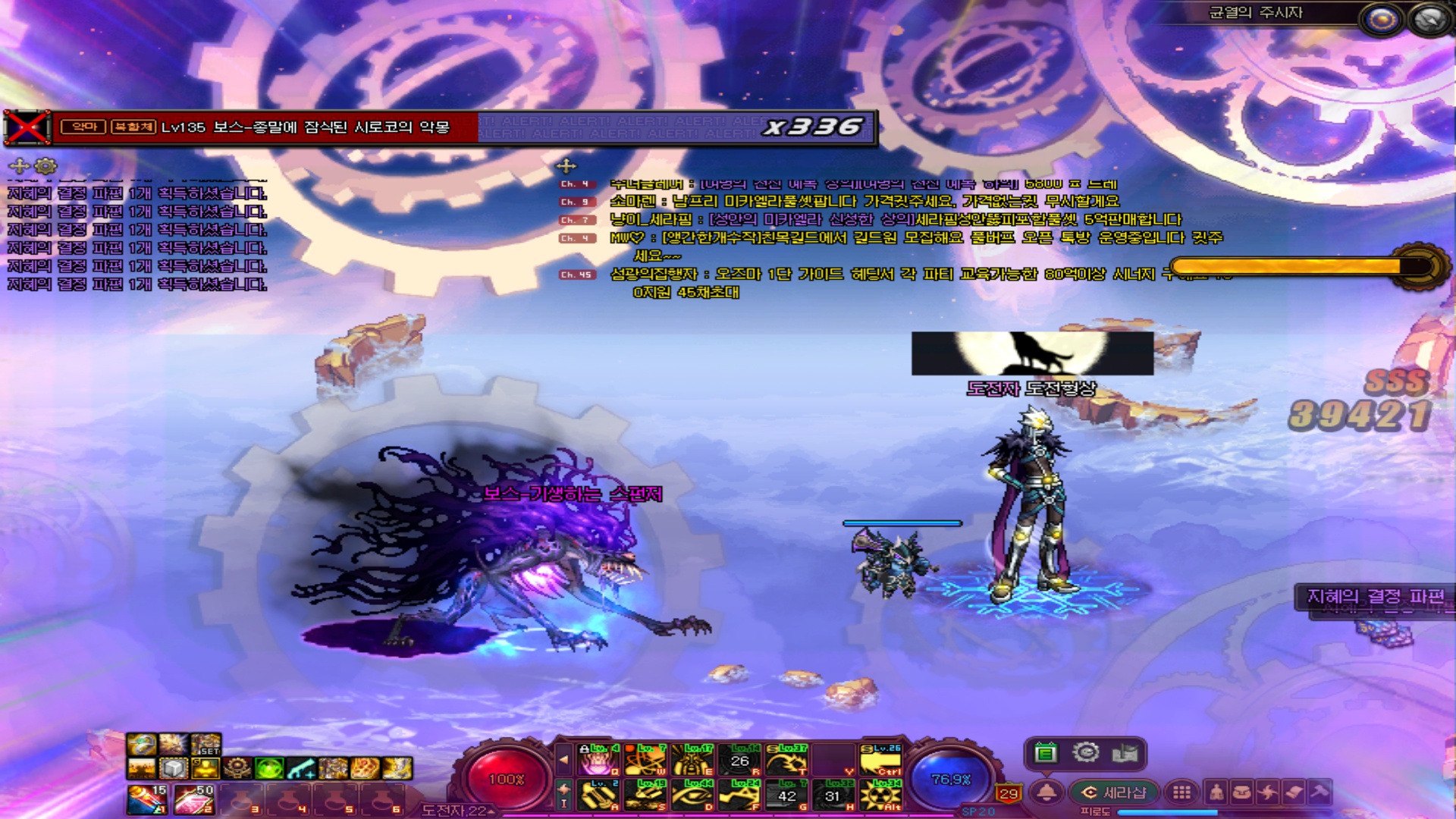Open the green calendar event icon
The image size is (1456, 819).
1046,753
